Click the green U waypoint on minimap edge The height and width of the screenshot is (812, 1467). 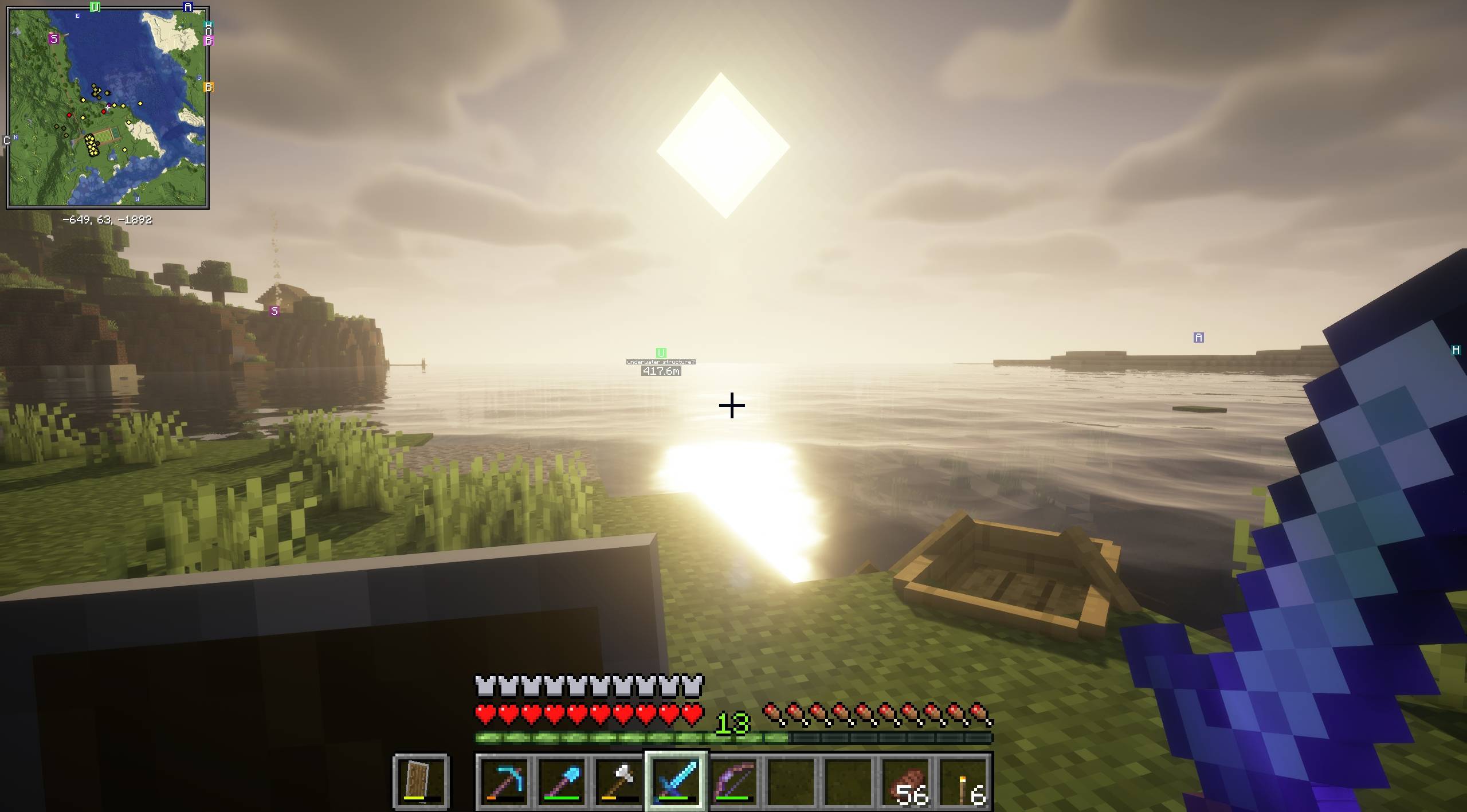(95, 7)
